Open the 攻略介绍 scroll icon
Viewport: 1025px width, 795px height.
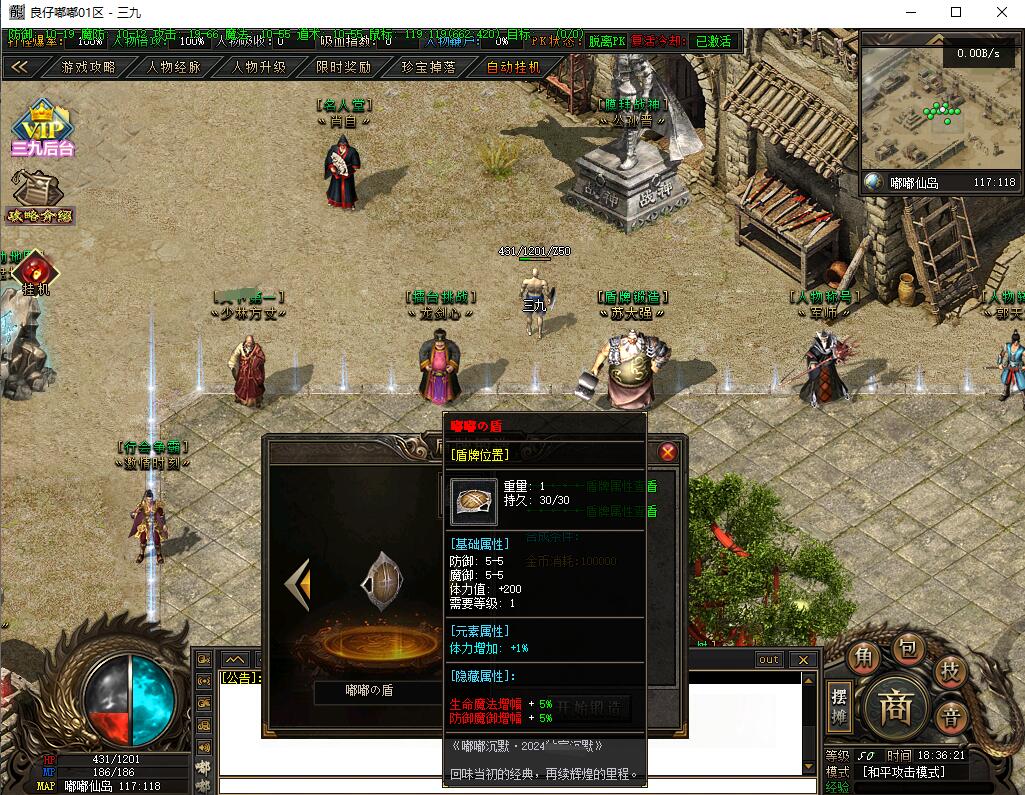38,195
